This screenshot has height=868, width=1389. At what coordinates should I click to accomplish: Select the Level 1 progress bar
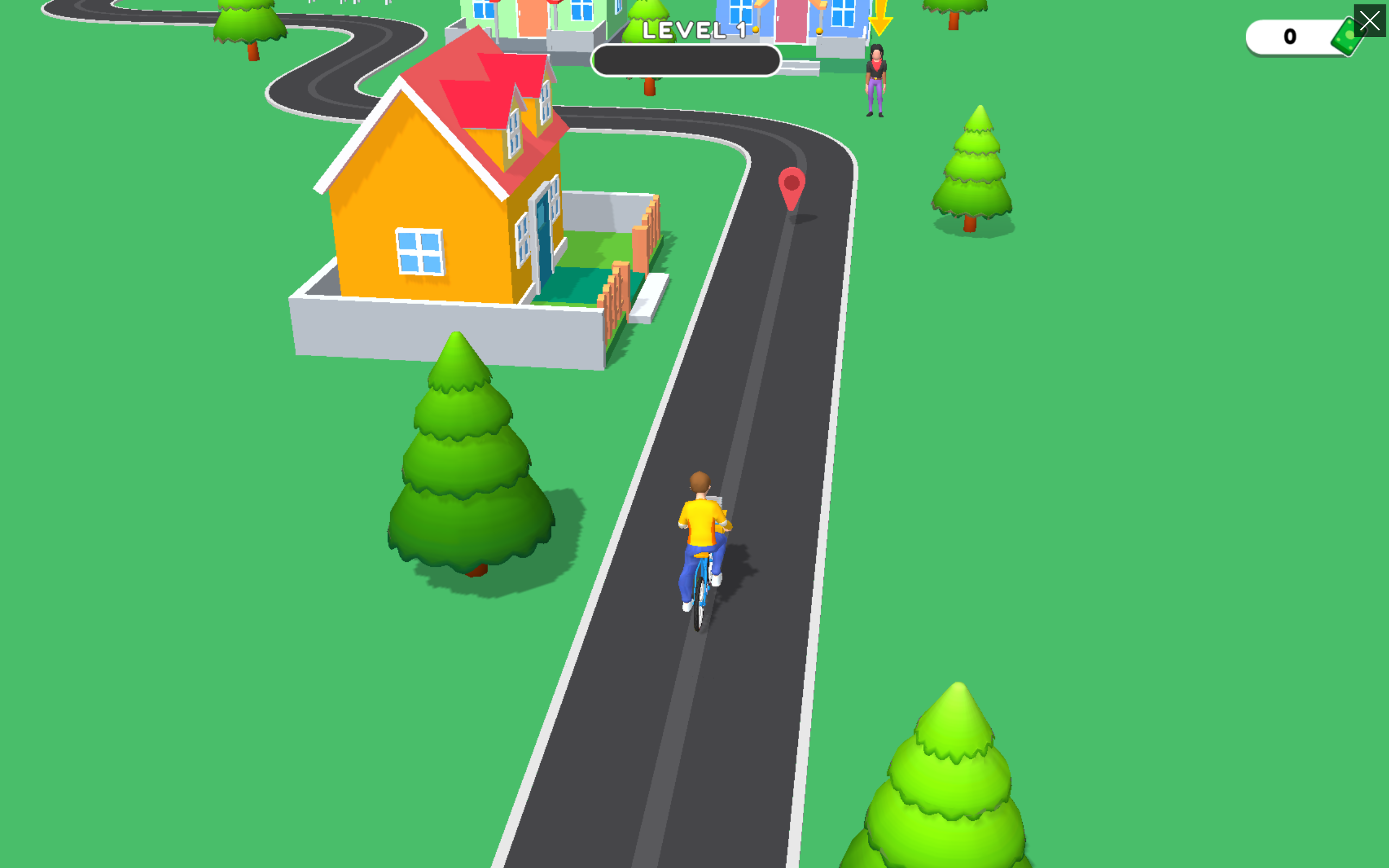coord(686,60)
